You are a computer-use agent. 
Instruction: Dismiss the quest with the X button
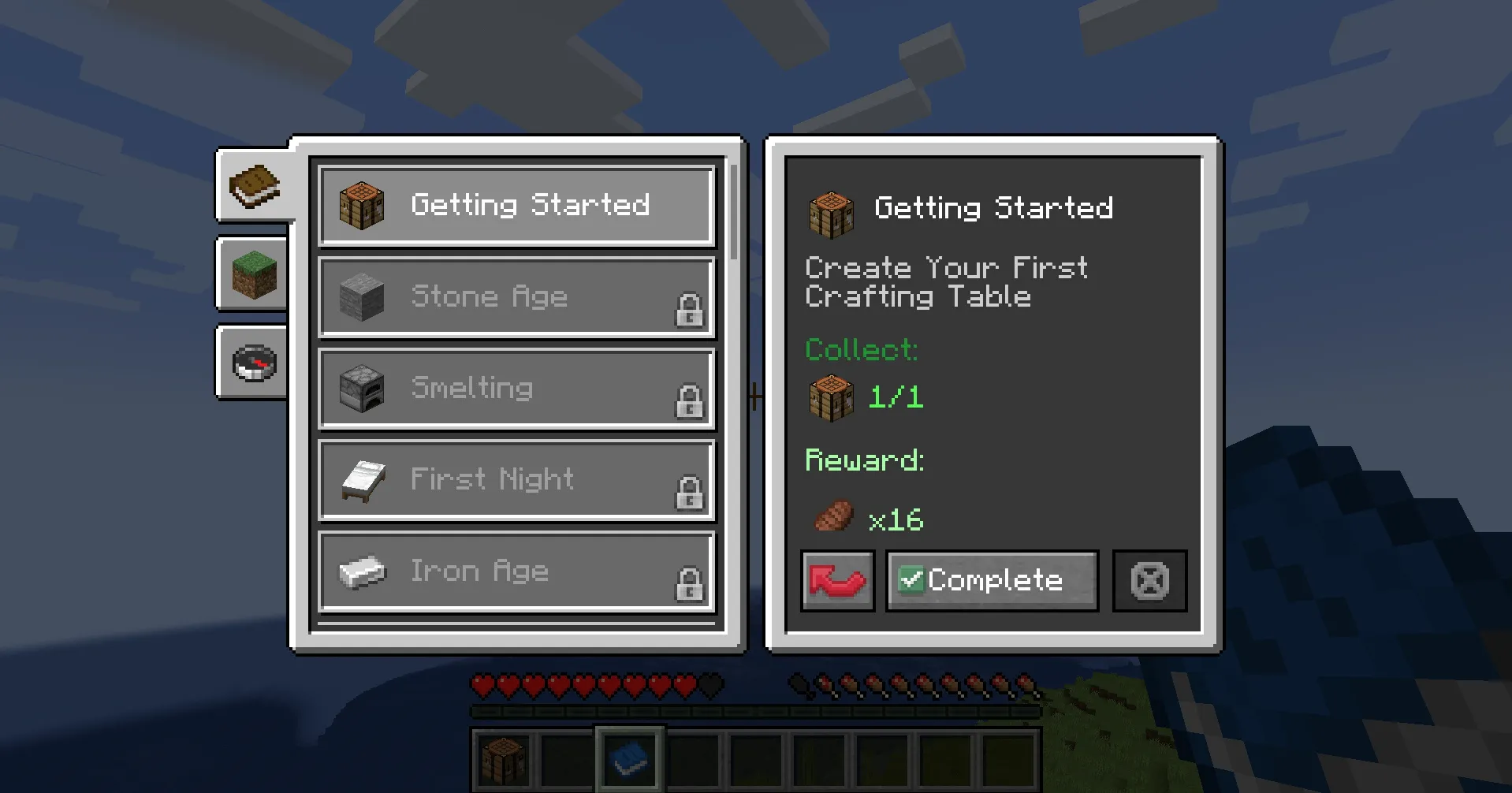pos(1149,581)
